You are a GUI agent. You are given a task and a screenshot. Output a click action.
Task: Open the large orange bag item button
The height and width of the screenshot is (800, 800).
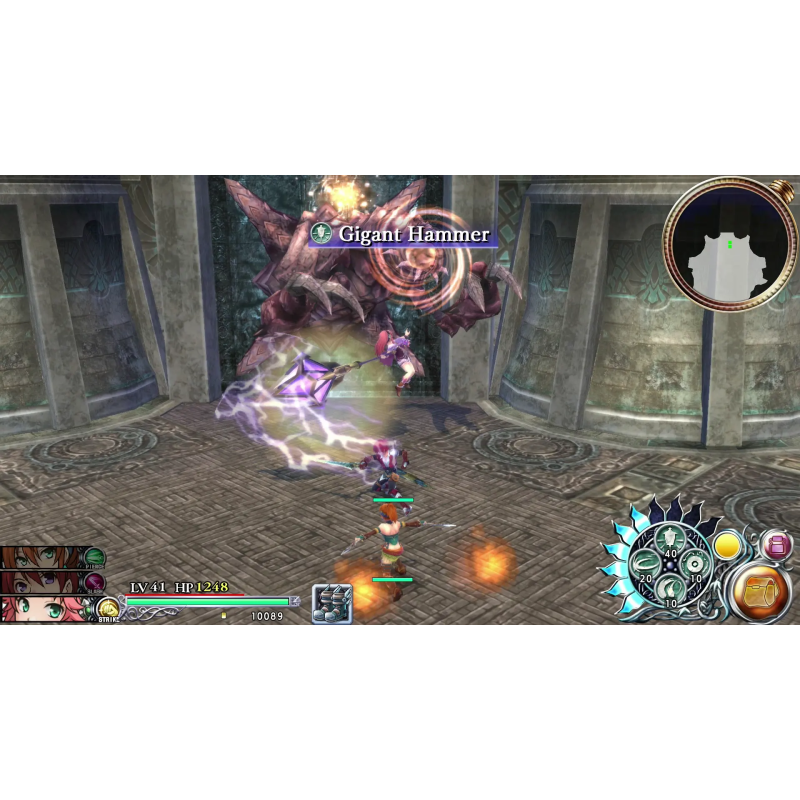[762, 592]
